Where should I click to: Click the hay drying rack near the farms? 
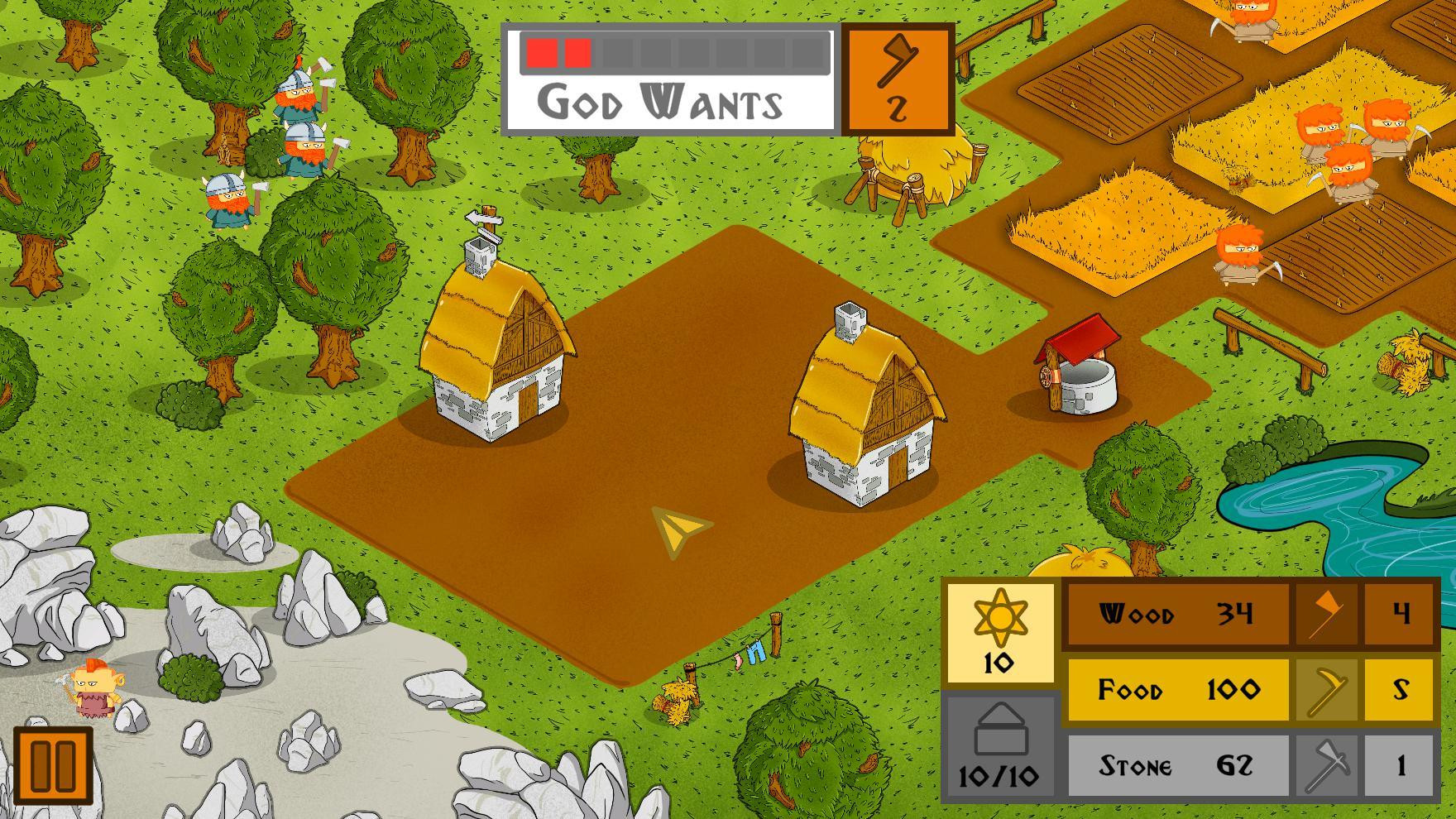pyautogui.click(x=910, y=174)
